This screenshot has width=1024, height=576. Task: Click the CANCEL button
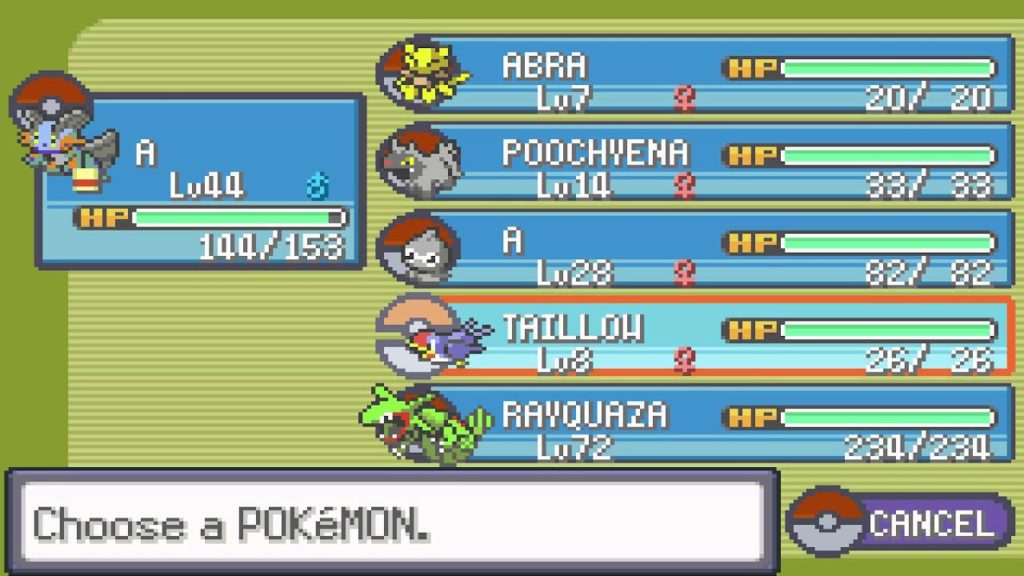[902, 522]
